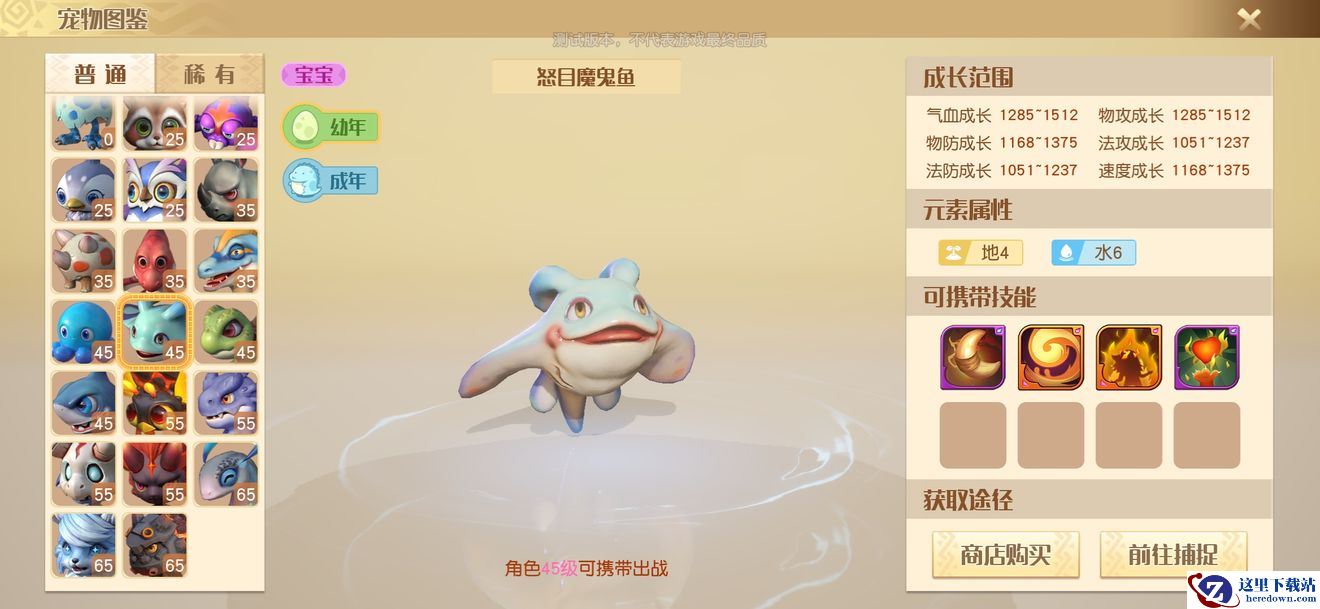Switch to the 普通 tab
The height and width of the screenshot is (609, 1320).
(100, 74)
